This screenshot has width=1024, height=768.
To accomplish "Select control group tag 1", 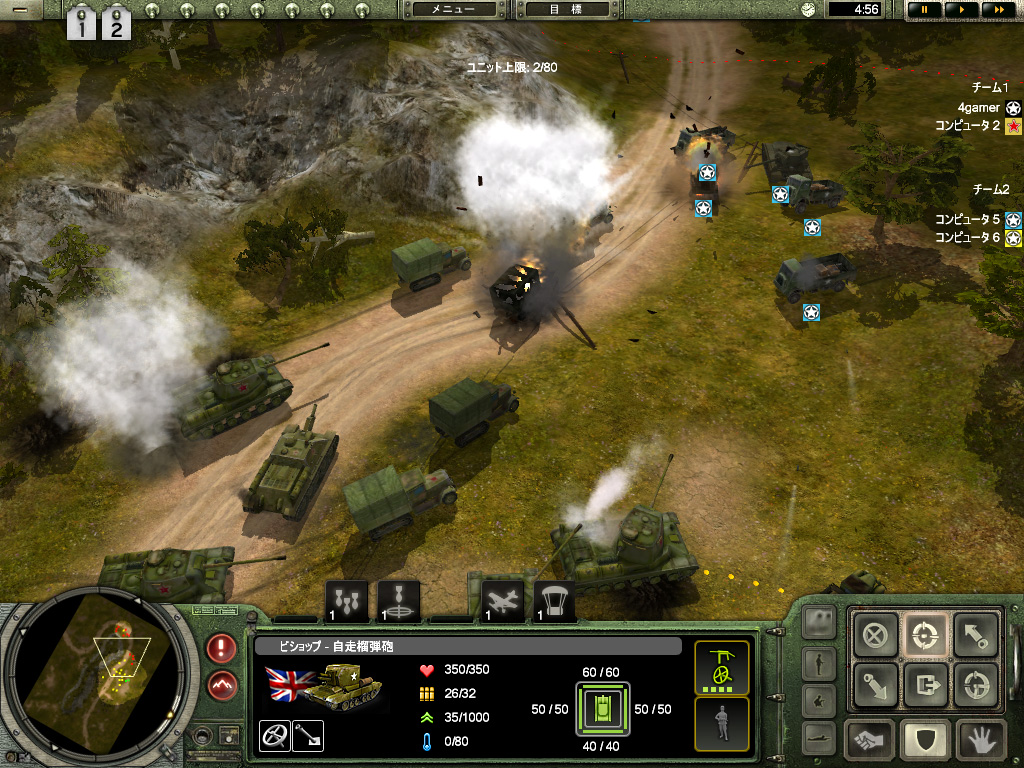I will 83,23.
